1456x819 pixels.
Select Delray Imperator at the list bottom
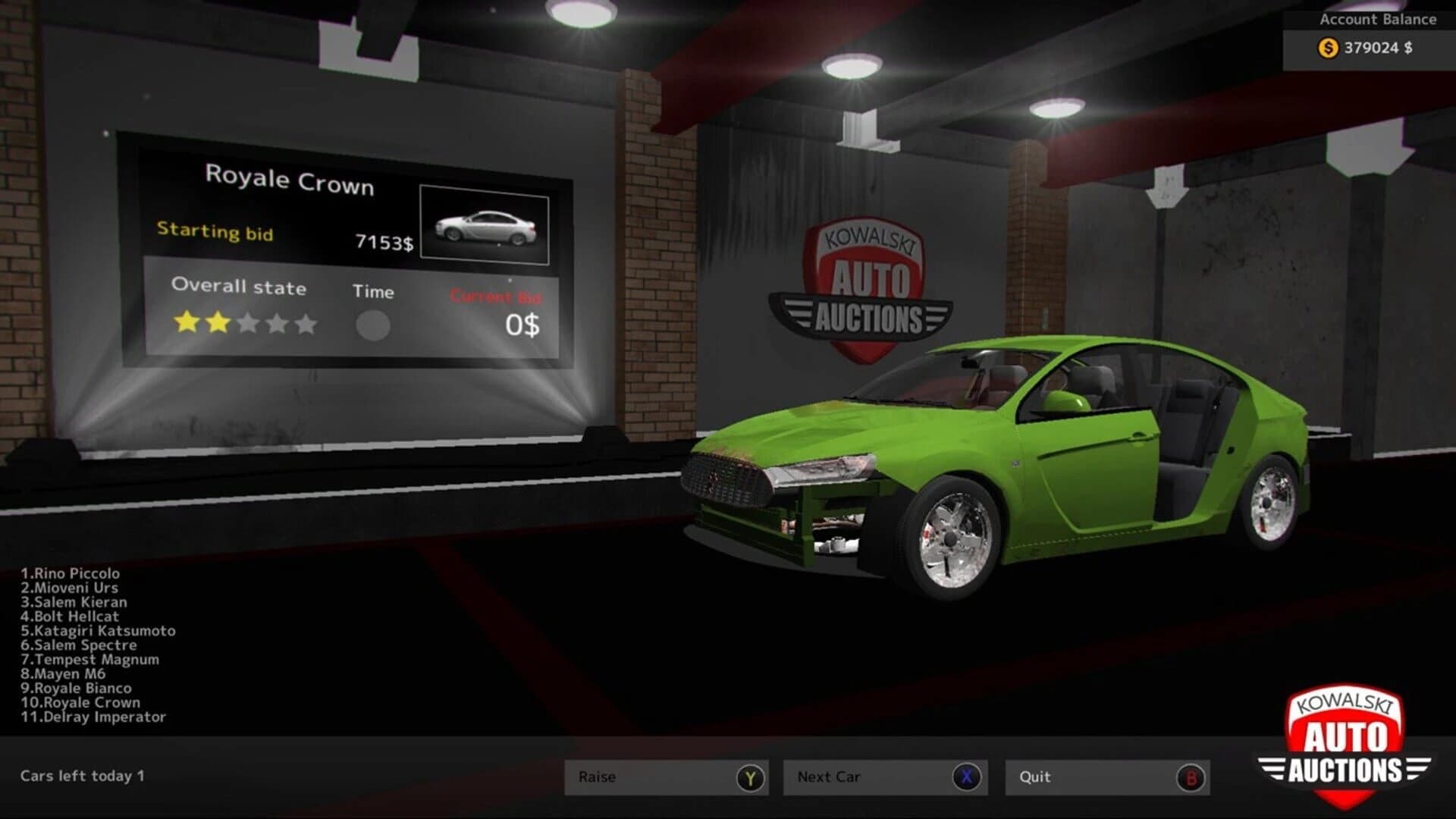tap(93, 717)
